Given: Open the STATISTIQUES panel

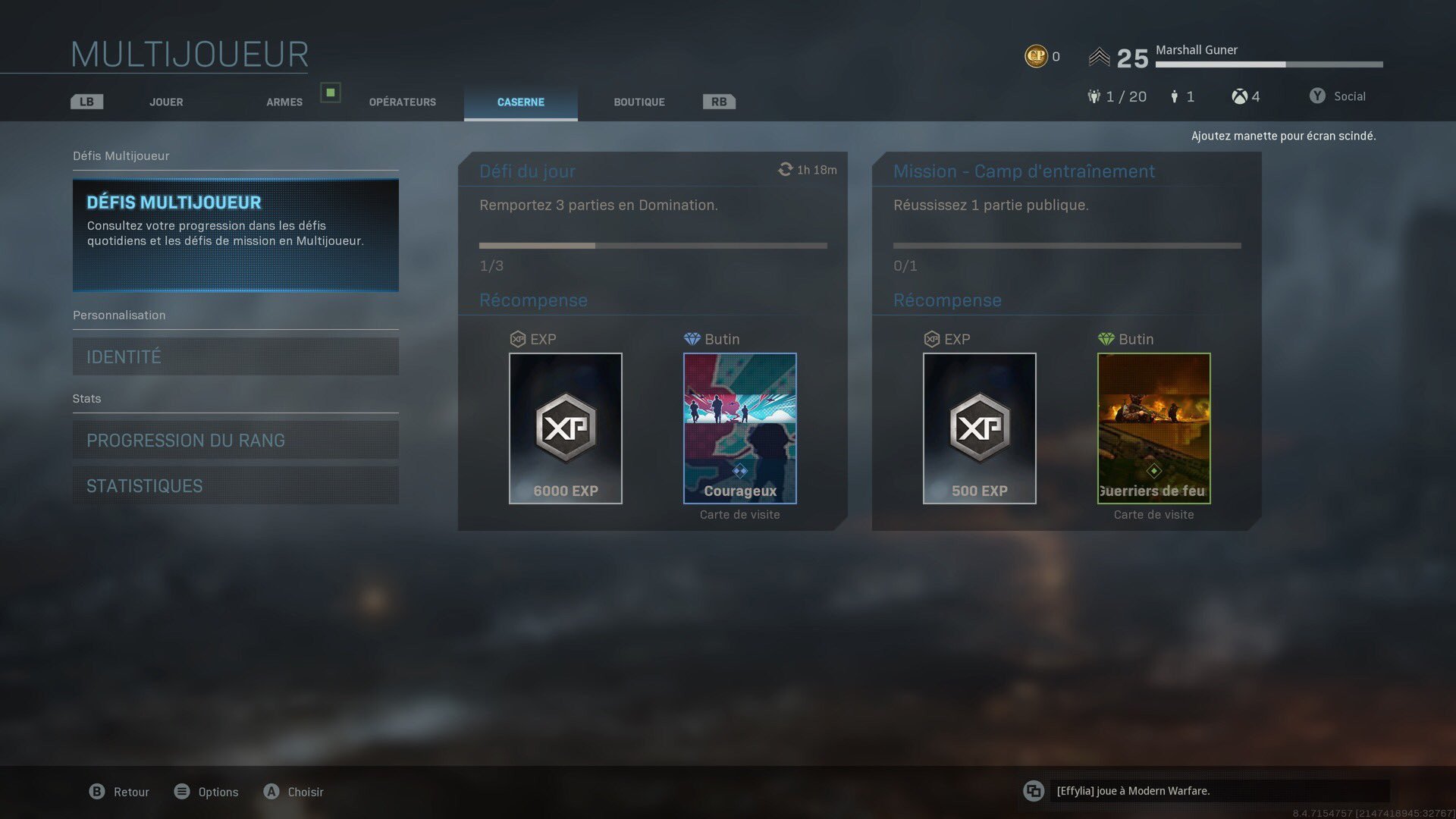Looking at the screenshot, I should [235, 485].
